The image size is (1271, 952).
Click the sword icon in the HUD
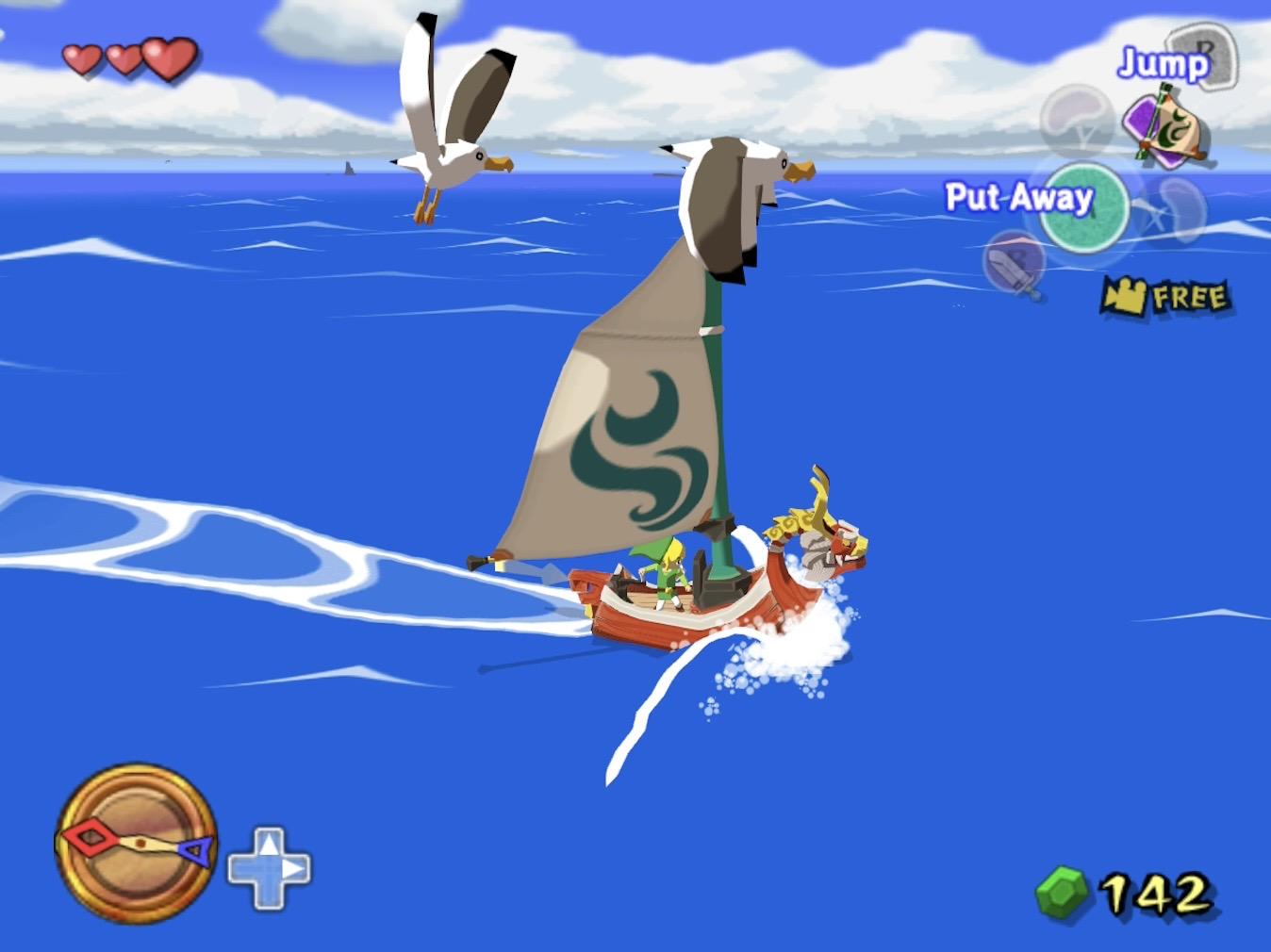pos(1015,265)
